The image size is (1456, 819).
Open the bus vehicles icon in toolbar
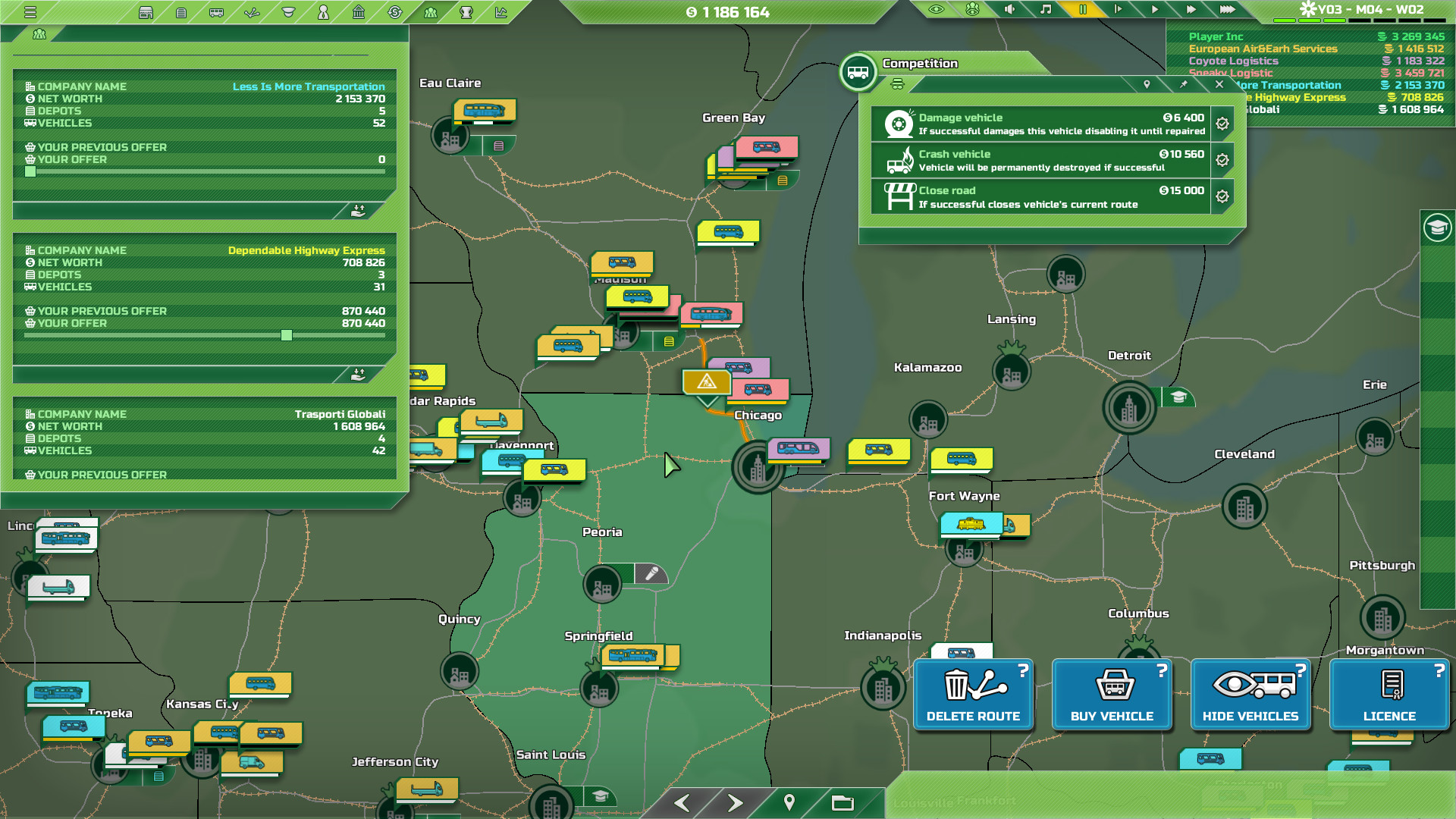click(x=216, y=12)
